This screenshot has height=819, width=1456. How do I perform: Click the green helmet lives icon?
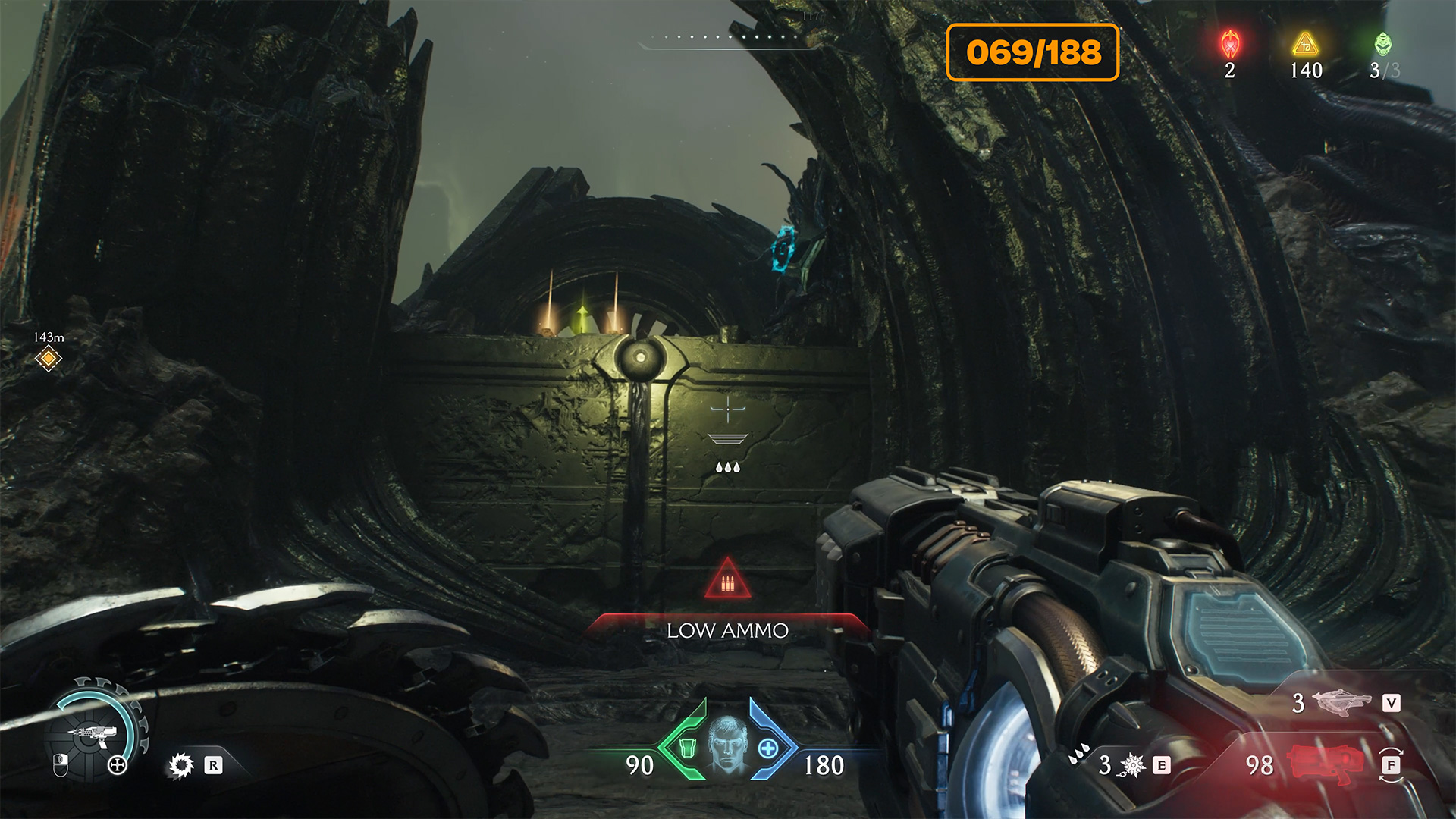click(1383, 45)
